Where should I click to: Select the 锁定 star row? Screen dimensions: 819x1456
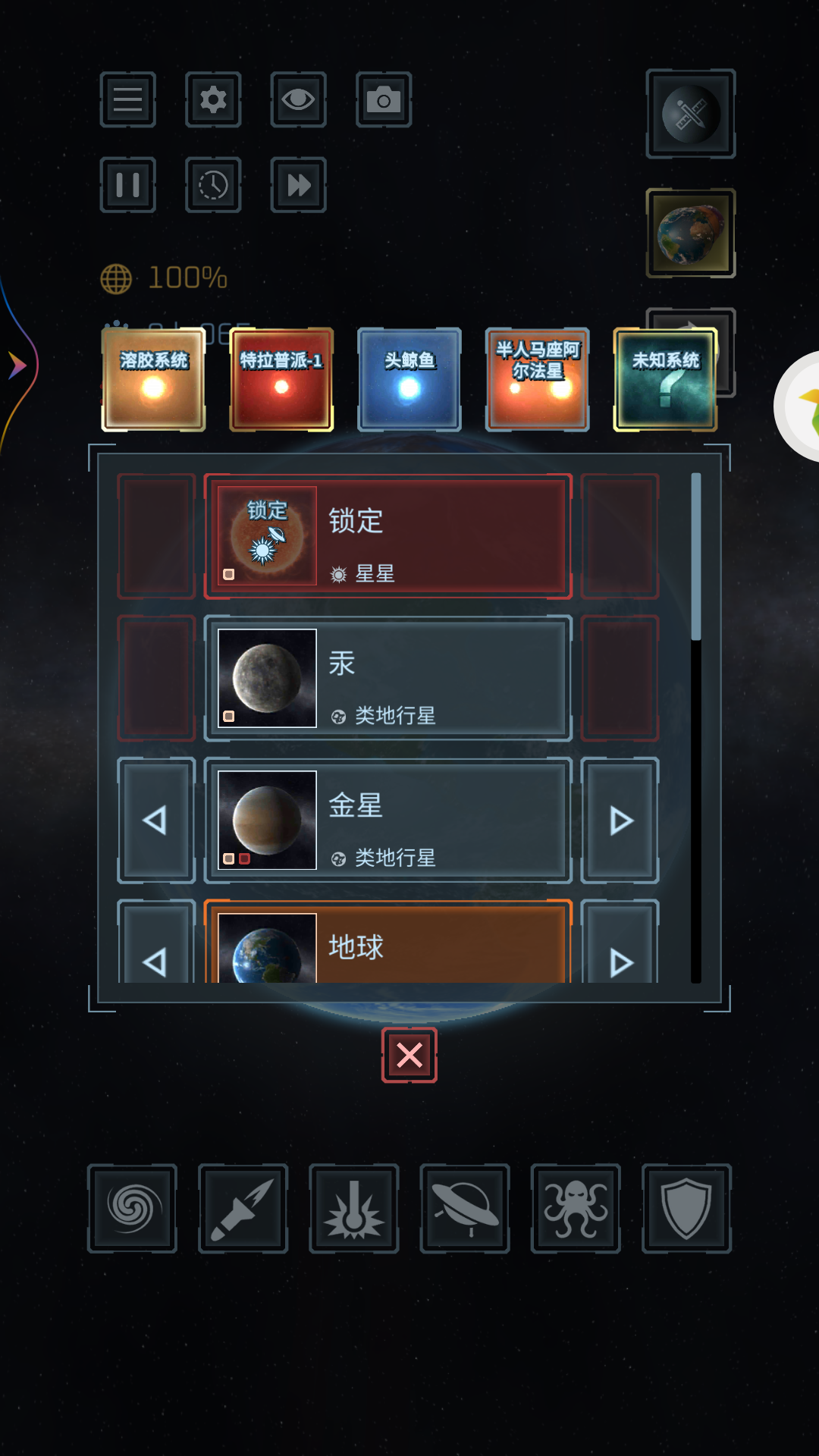pos(388,536)
